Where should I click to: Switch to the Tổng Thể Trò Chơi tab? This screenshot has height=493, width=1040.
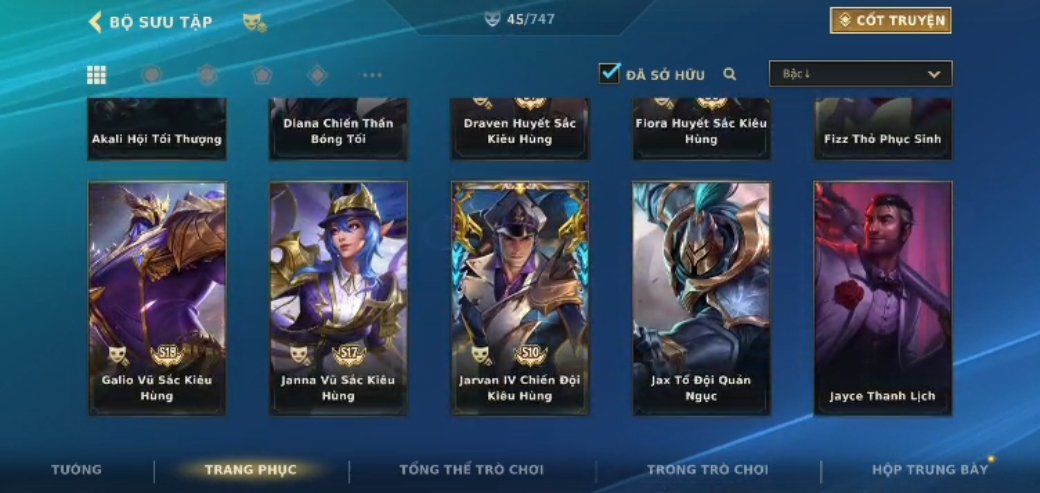(x=471, y=470)
